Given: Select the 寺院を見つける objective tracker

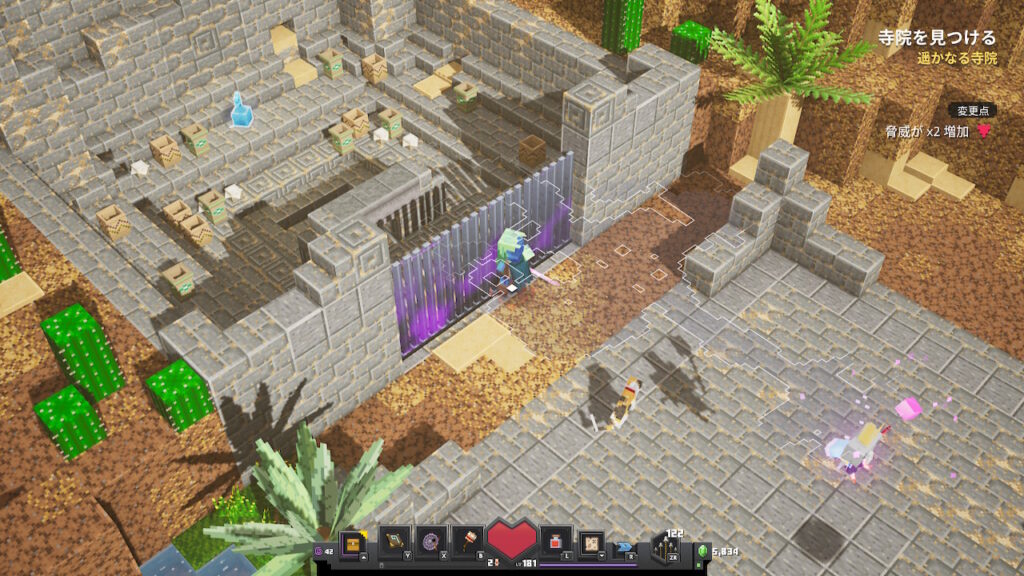Looking at the screenshot, I should (x=937, y=38).
